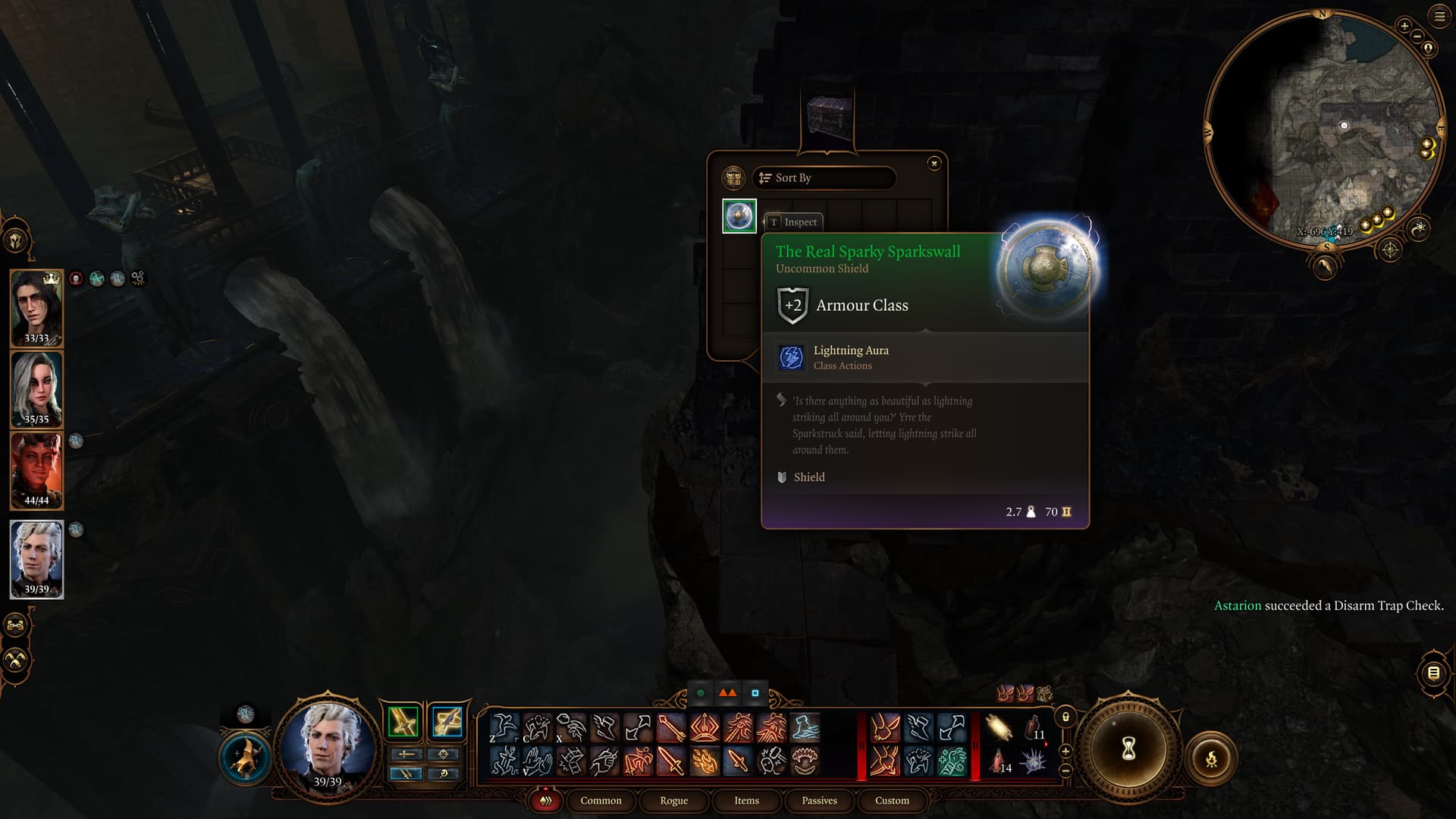This screenshot has height=819, width=1456.
Task: Switch to the Rogue hotbar tab
Action: [x=673, y=801]
